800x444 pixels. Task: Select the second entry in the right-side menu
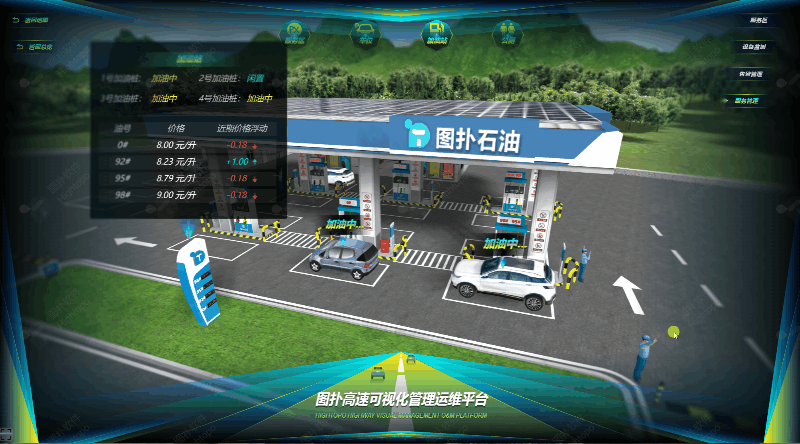coord(753,47)
